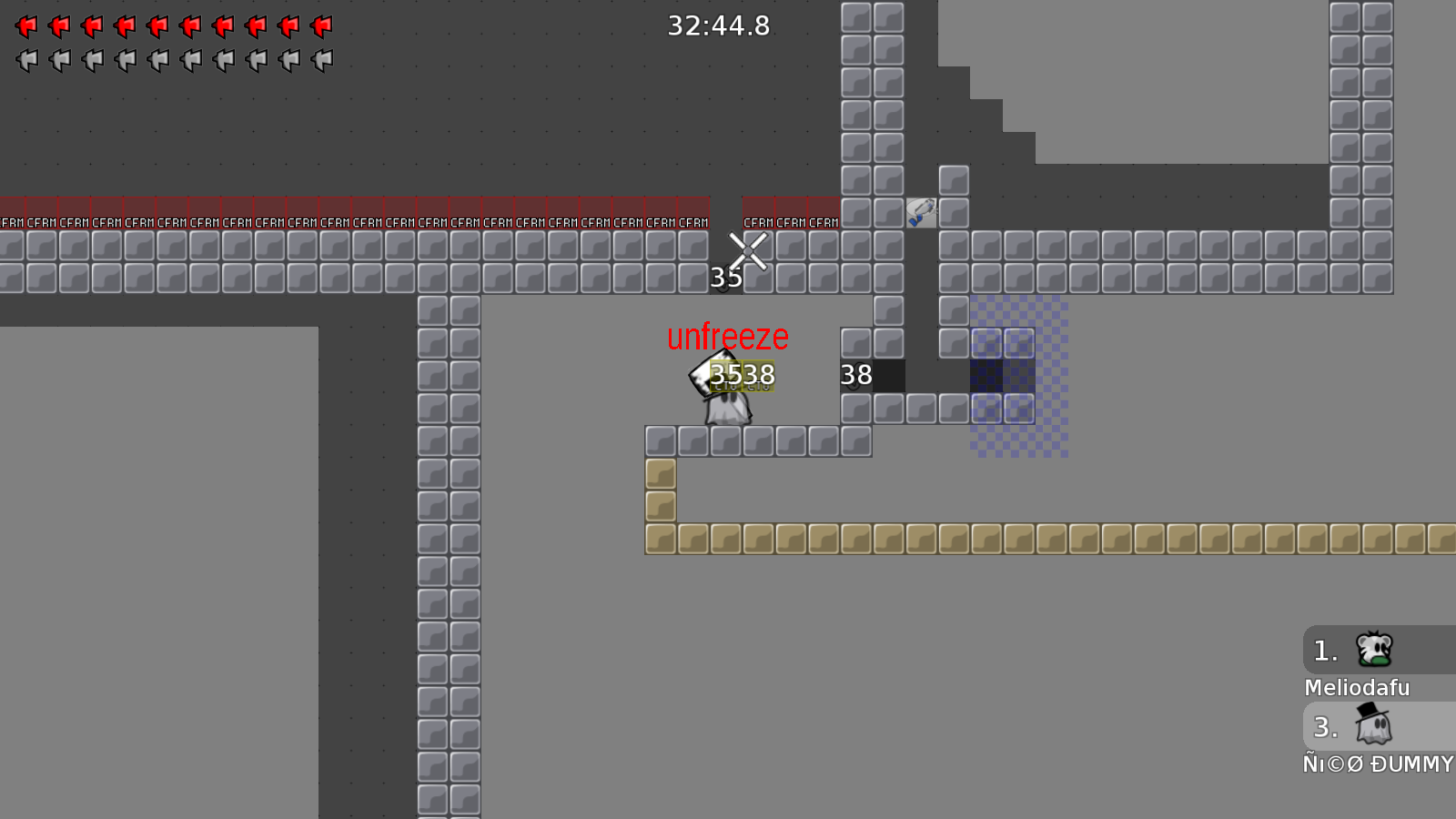The width and height of the screenshot is (1456, 819).
Task: Toggle the seventh gray flag indicator
Action: 224,59
